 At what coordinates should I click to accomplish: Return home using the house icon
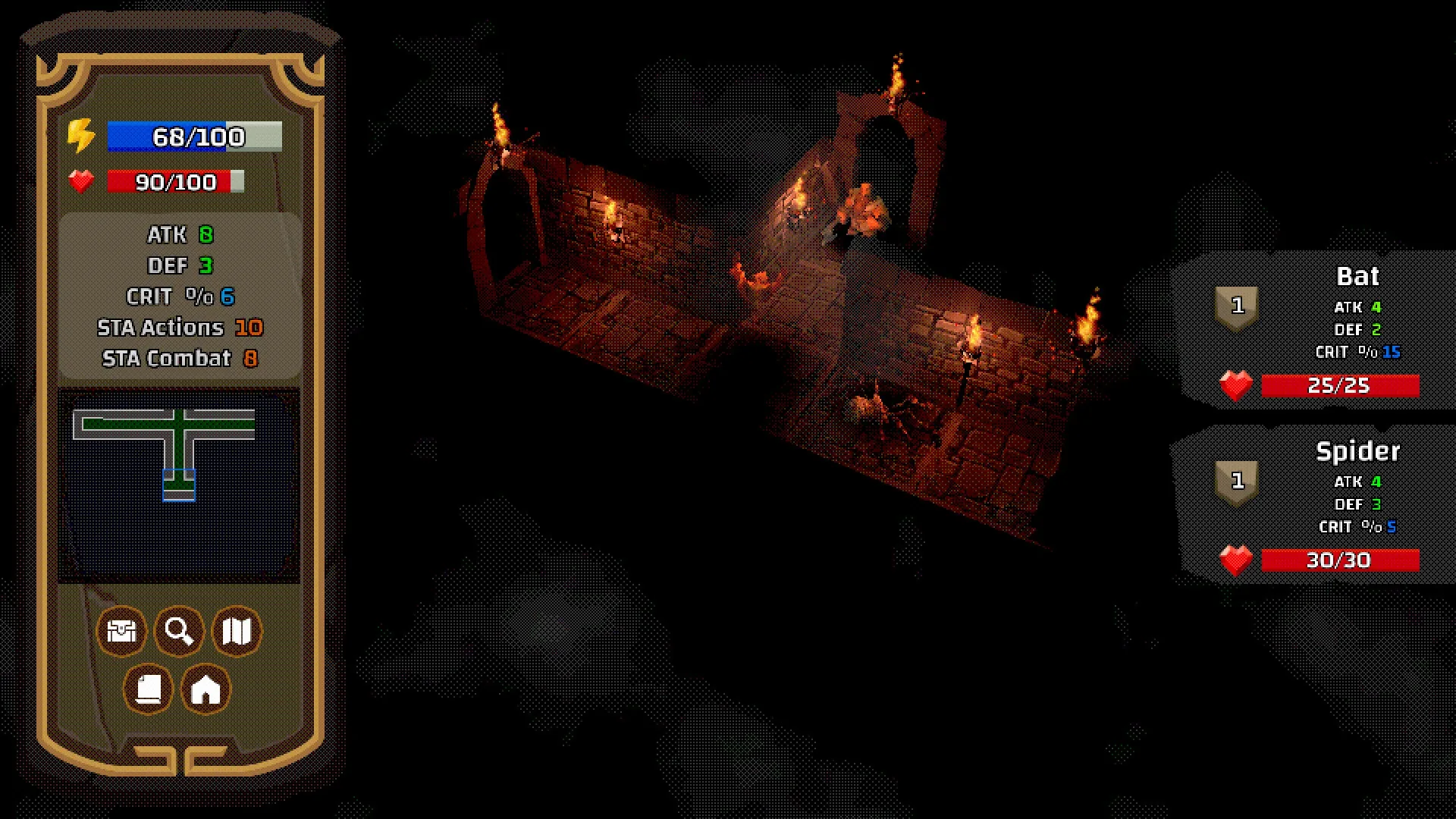click(x=206, y=689)
